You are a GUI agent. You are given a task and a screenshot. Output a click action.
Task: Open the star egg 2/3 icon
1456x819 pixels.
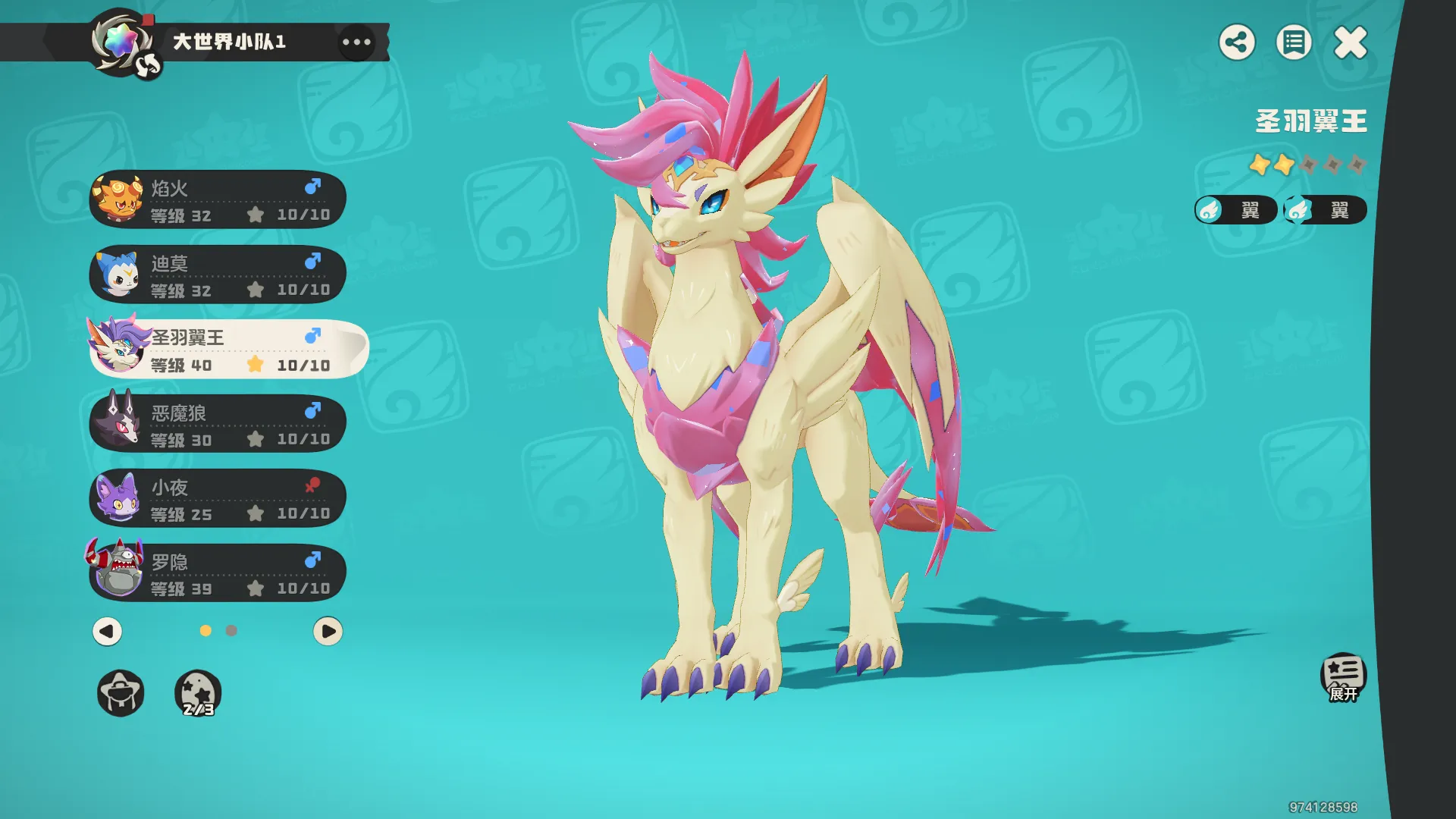pos(198,693)
